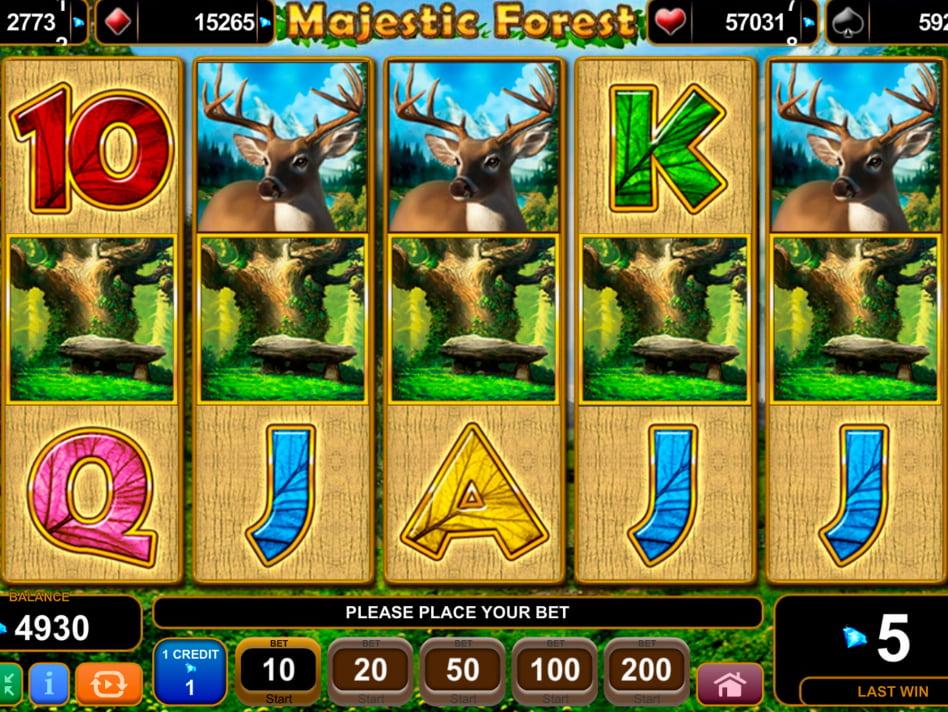Select the 20 bet button
Image resolution: width=948 pixels, height=712 pixels.
tap(370, 671)
